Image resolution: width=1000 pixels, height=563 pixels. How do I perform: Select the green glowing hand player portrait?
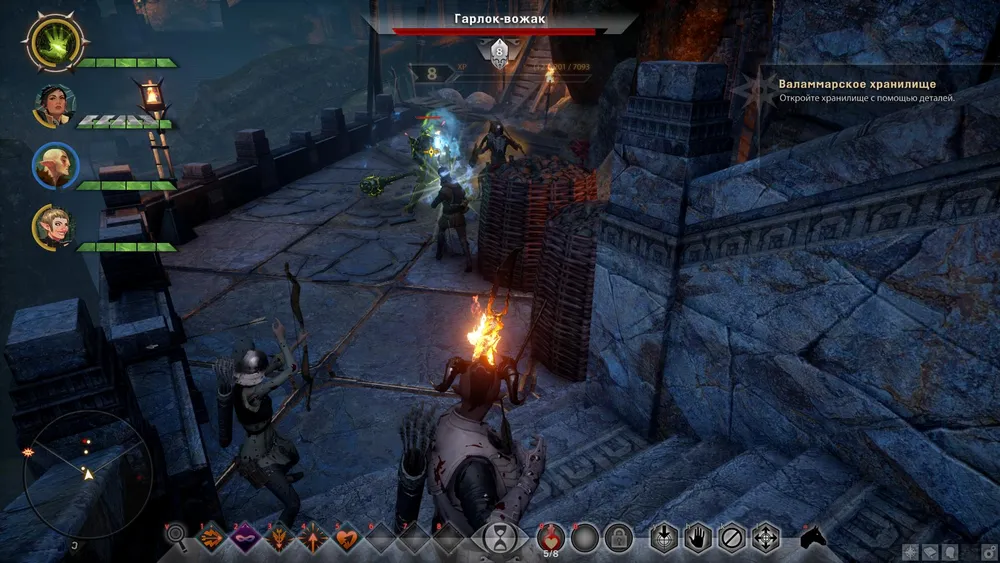tap(55, 44)
